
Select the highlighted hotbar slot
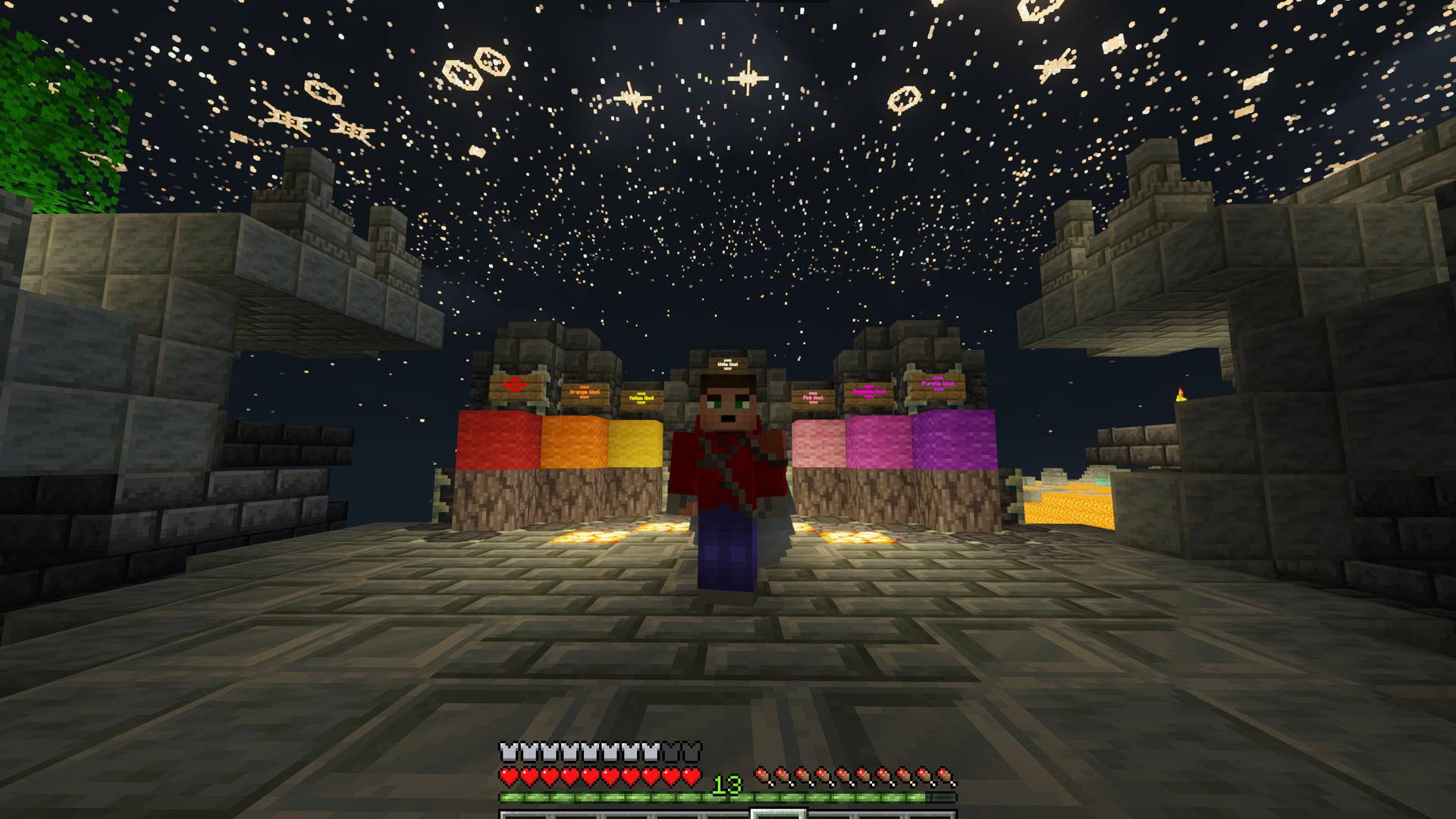pos(778,814)
